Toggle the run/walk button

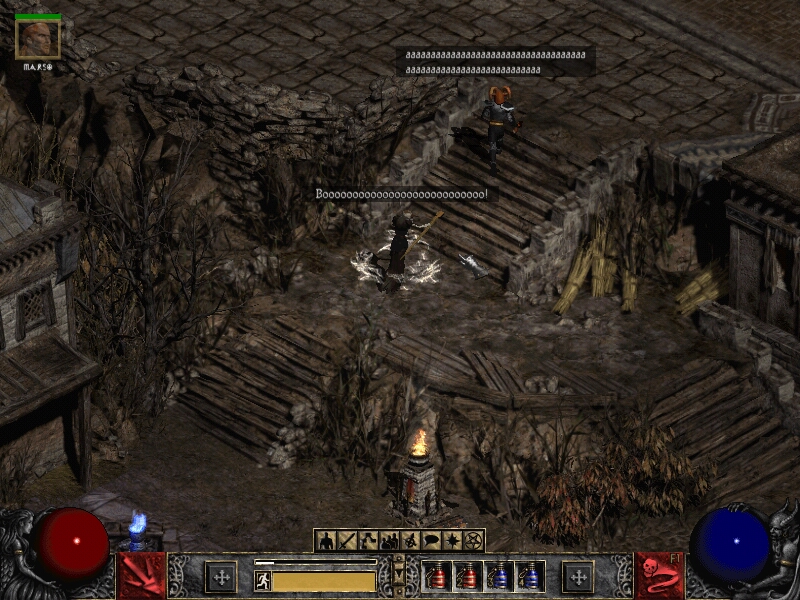pyautogui.click(x=263, y=581)
